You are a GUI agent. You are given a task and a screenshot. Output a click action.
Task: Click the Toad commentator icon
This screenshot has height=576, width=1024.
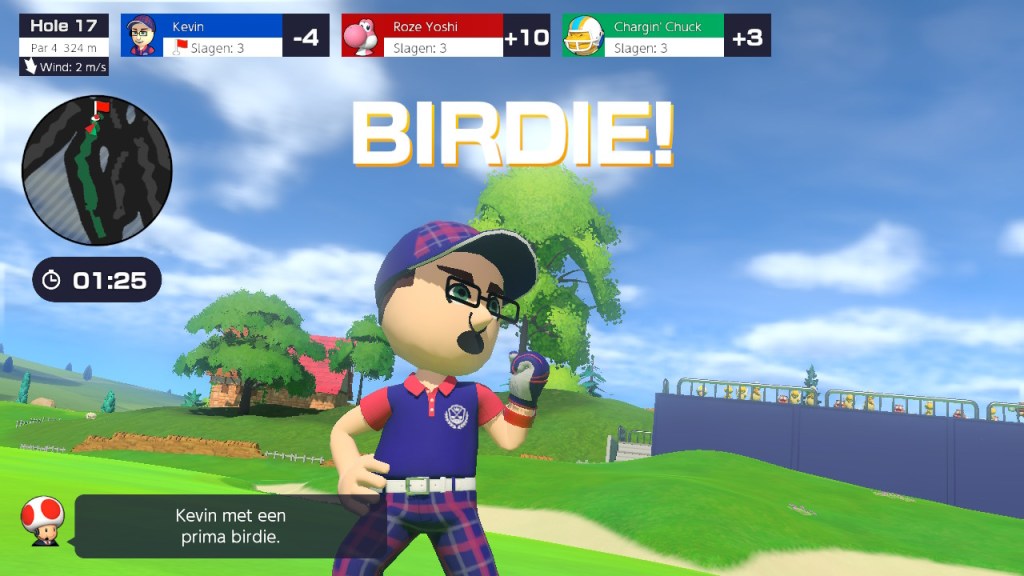coord(43,522)
